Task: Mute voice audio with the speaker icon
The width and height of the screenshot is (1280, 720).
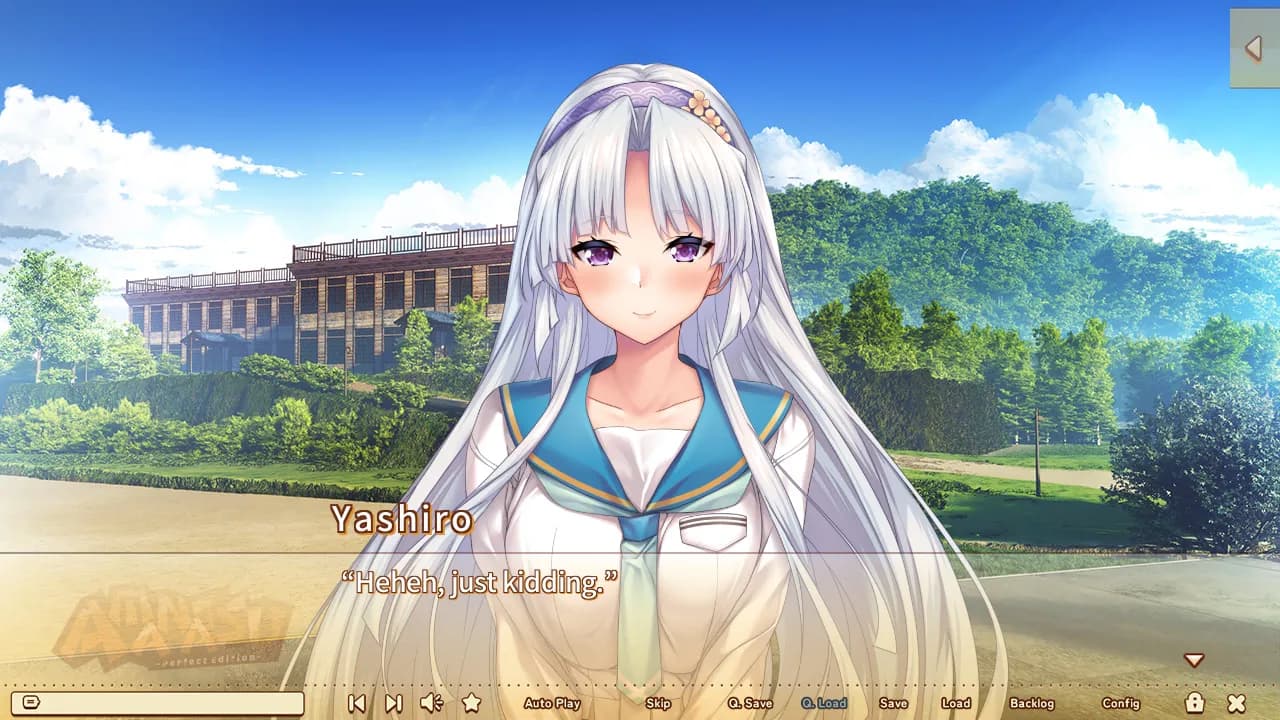Action: (430, 704)
